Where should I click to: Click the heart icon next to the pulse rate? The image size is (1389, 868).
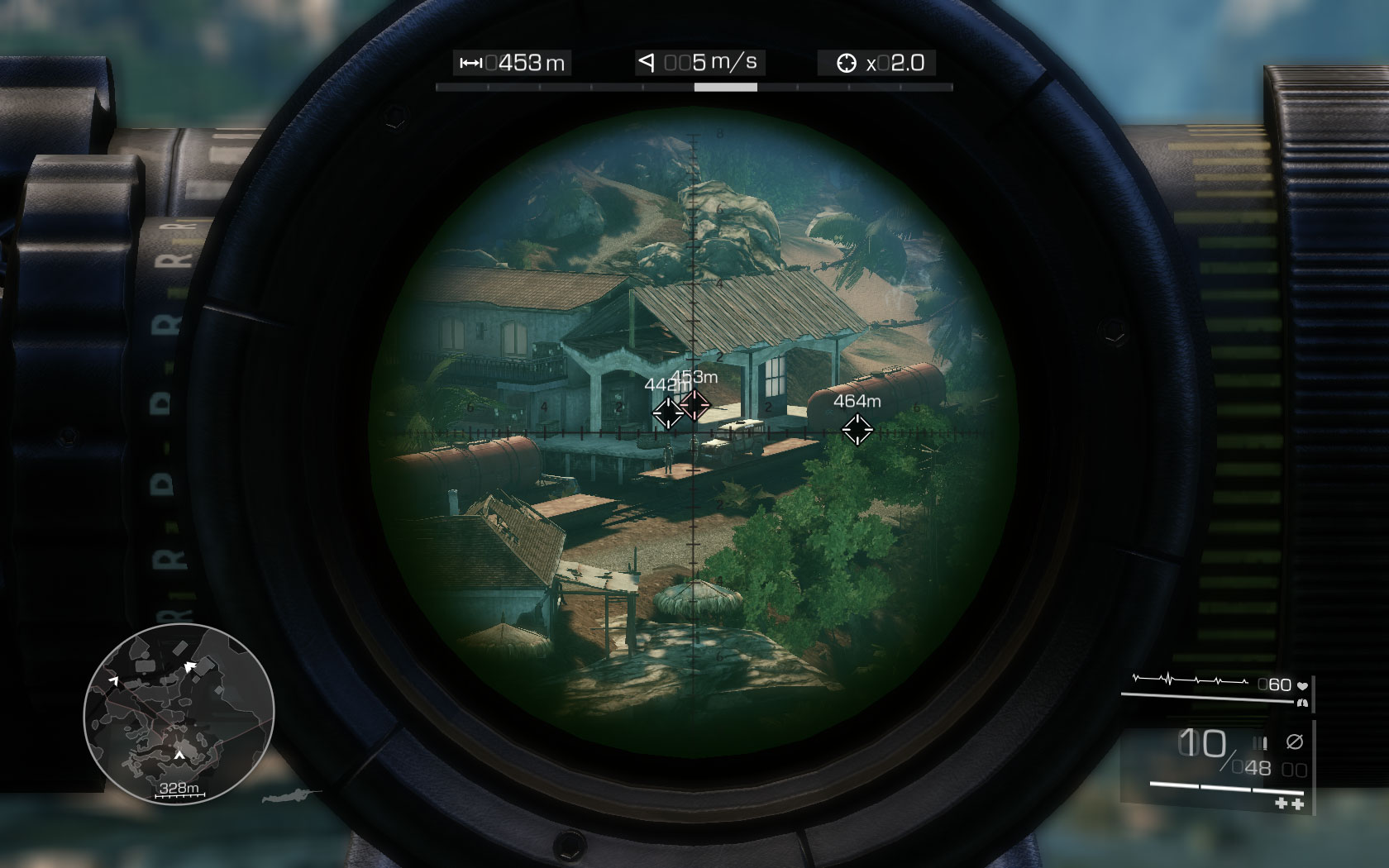tap(1303, 685)
